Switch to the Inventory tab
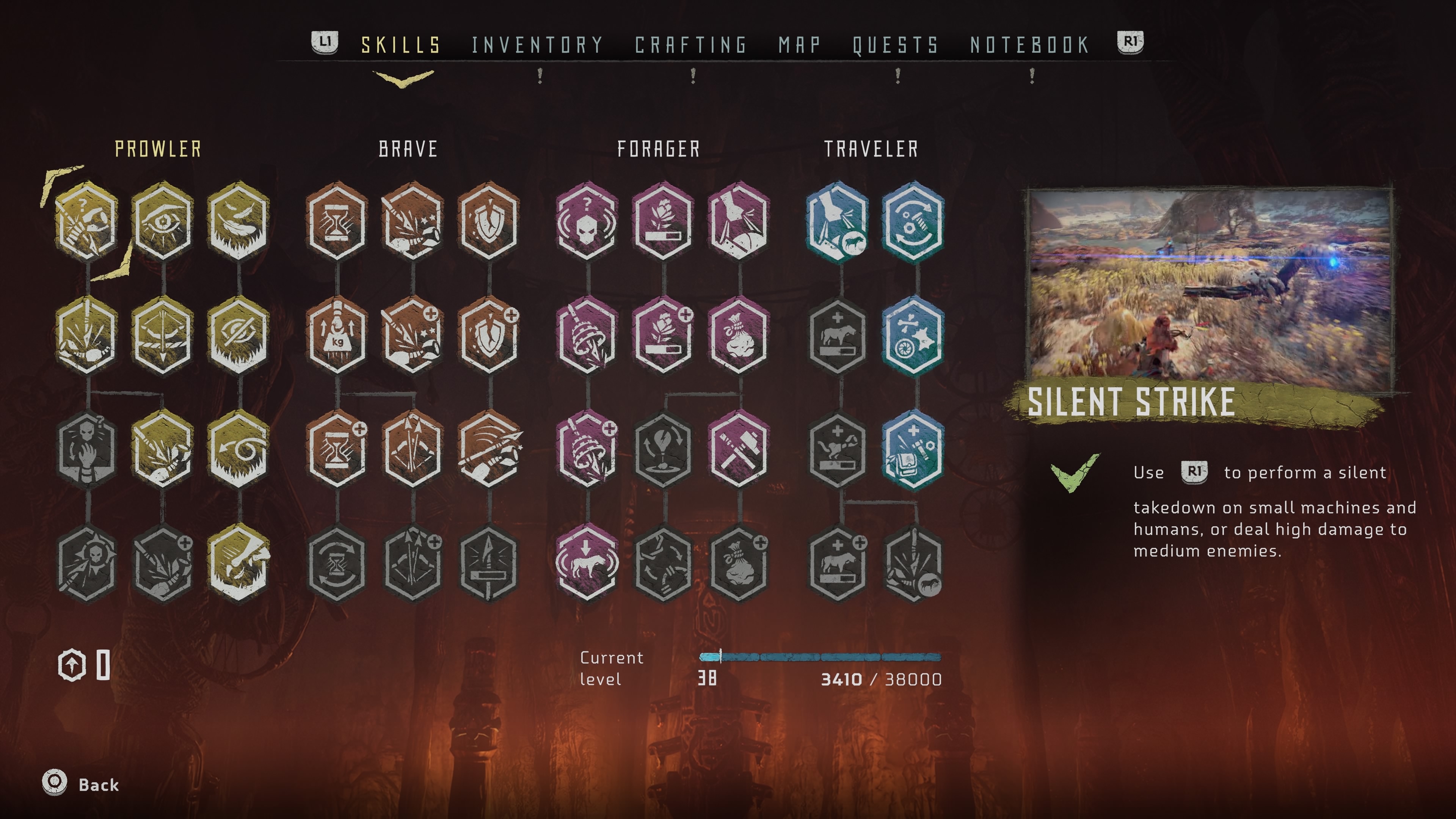This screenshot has width=1456, height=819. pyautogui.click(x=537, y=45)
